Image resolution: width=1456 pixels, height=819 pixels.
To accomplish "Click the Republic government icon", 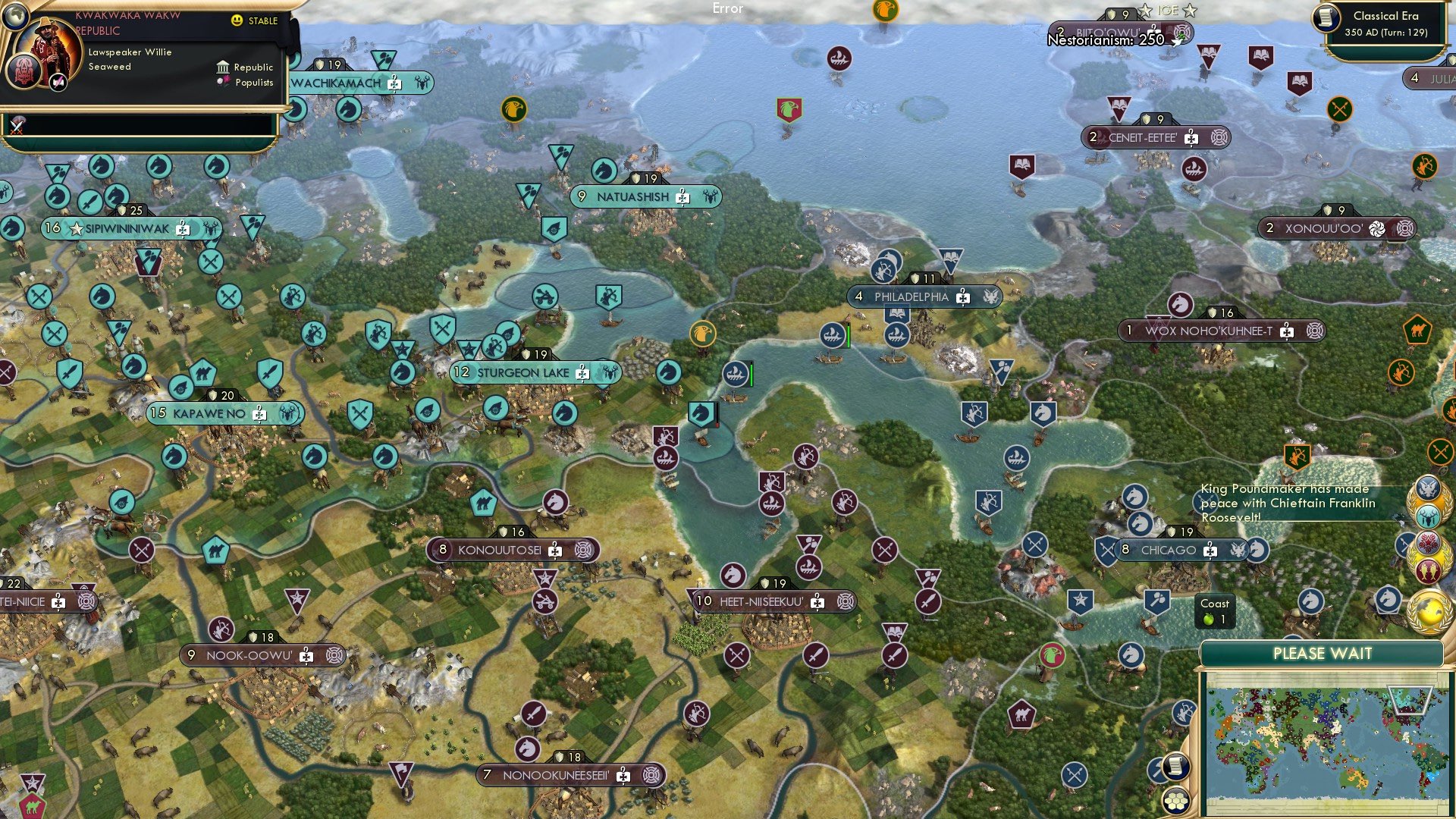I will pyautogui.click(x=224, y=67).
